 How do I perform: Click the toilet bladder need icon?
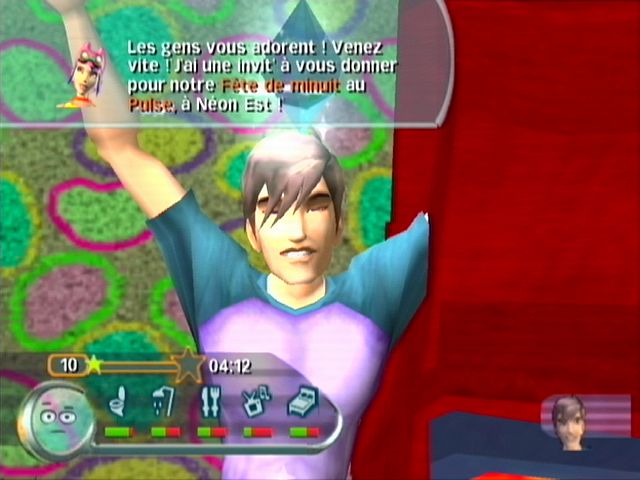(118, 405)
